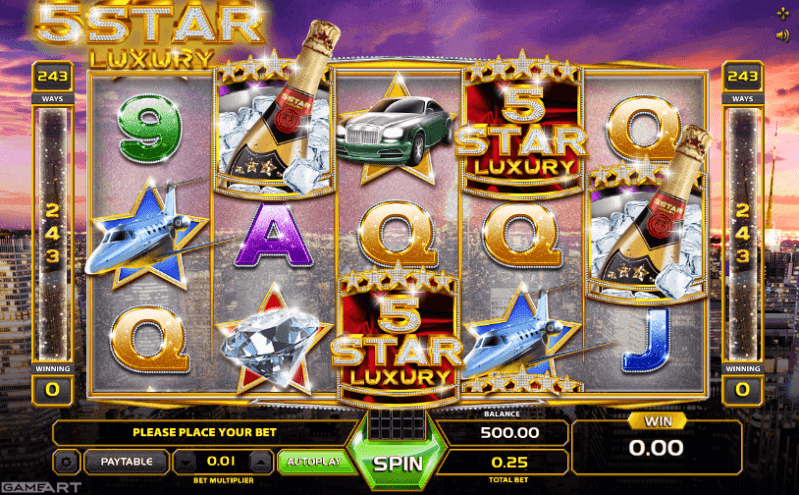Open settings with the gear icon
Screen dimensions: 799x495
click(67, 462)
